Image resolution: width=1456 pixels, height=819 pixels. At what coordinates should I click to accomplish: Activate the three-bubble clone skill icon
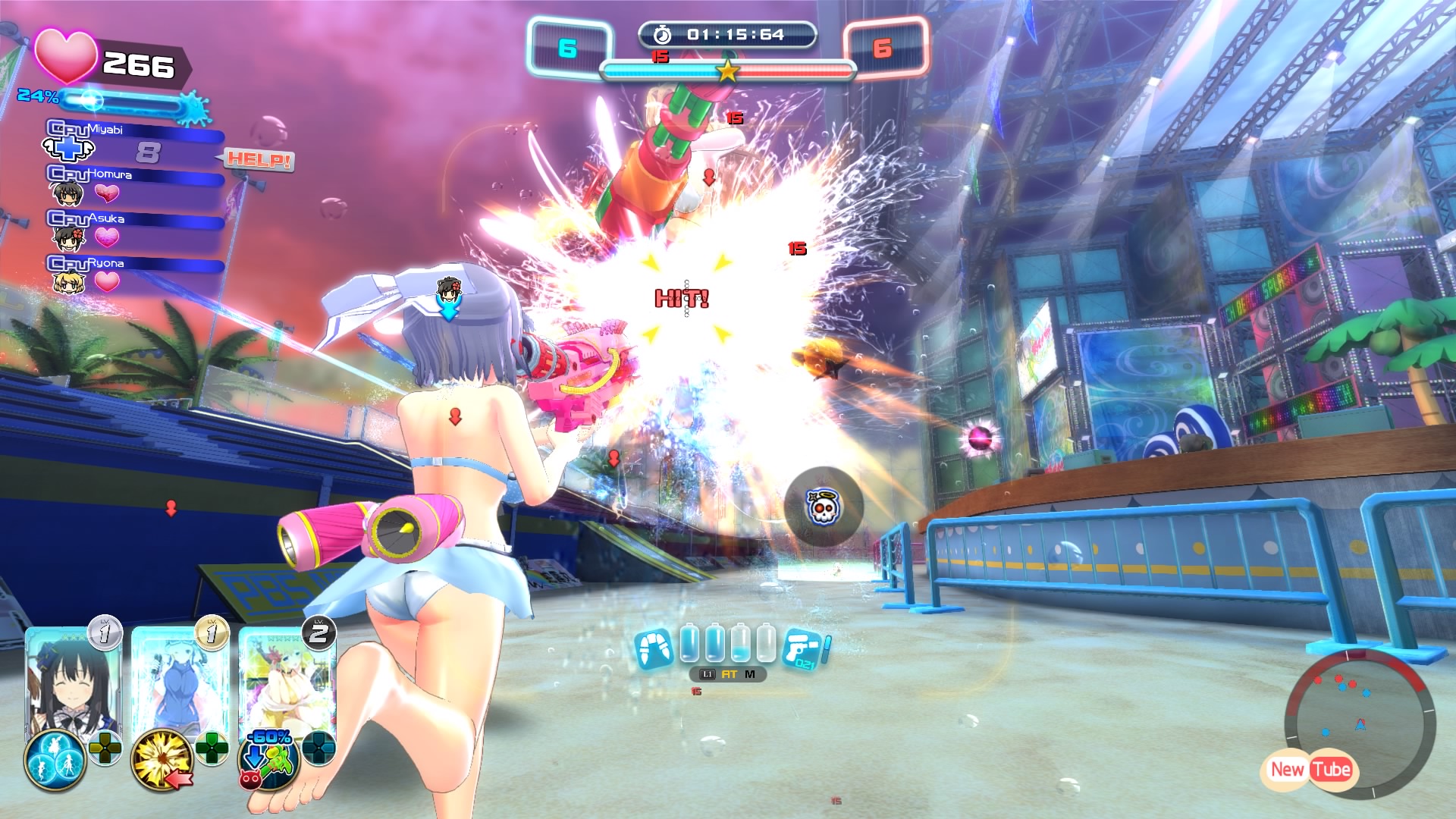pyautogui.click(x=55, y=760)
